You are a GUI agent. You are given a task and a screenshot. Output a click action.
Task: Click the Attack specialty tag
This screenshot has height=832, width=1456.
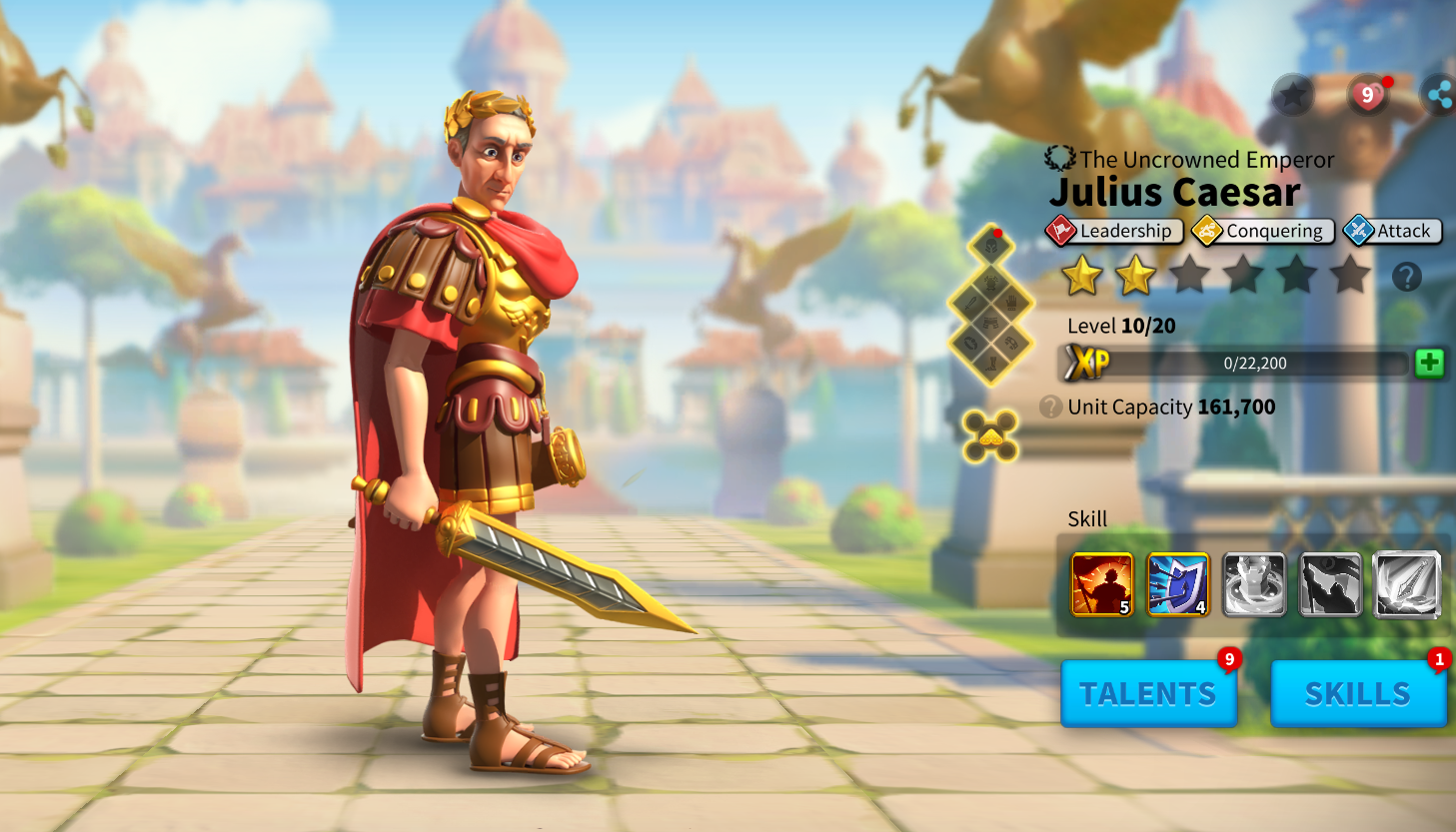click(x=1392, y=231)
